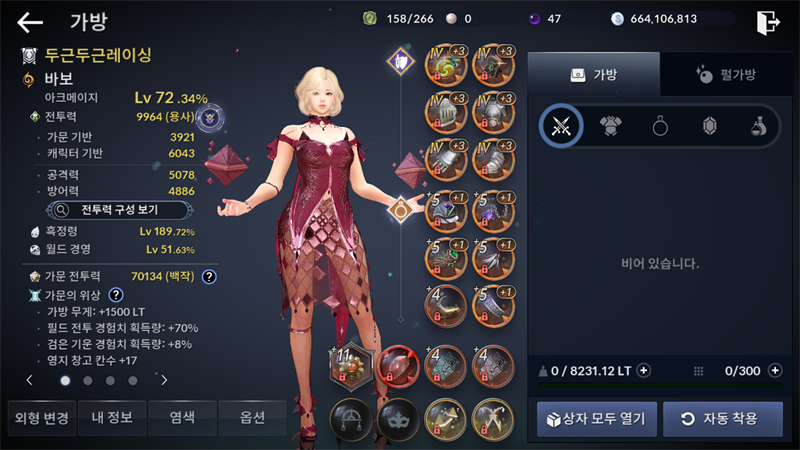This screenshot has width=800, height=450.
Task: Click the 외형 변경 button
Action: point(39,417)
